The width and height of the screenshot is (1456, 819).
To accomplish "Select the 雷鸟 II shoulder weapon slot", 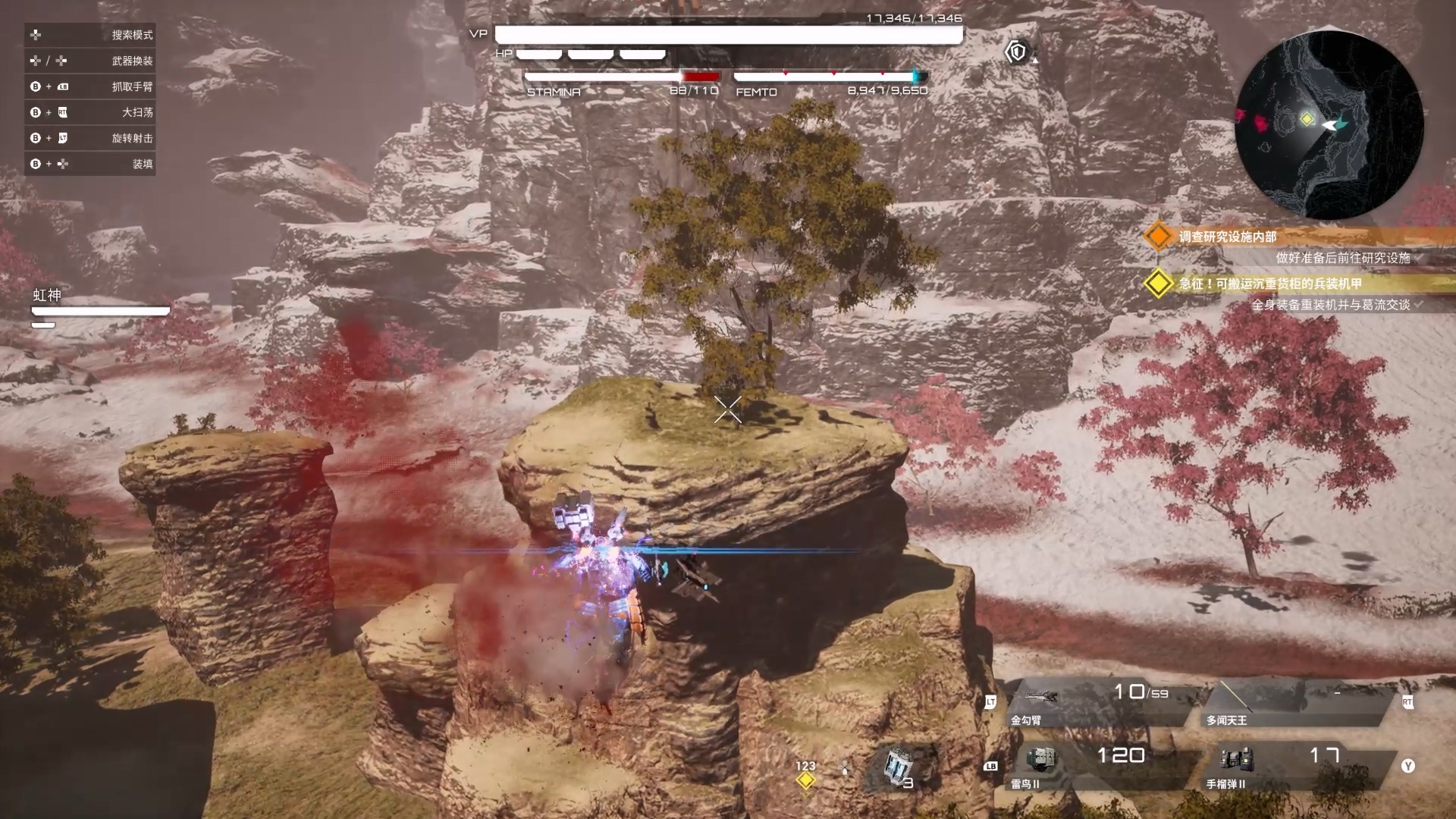I will click(x=1092, y=766).
